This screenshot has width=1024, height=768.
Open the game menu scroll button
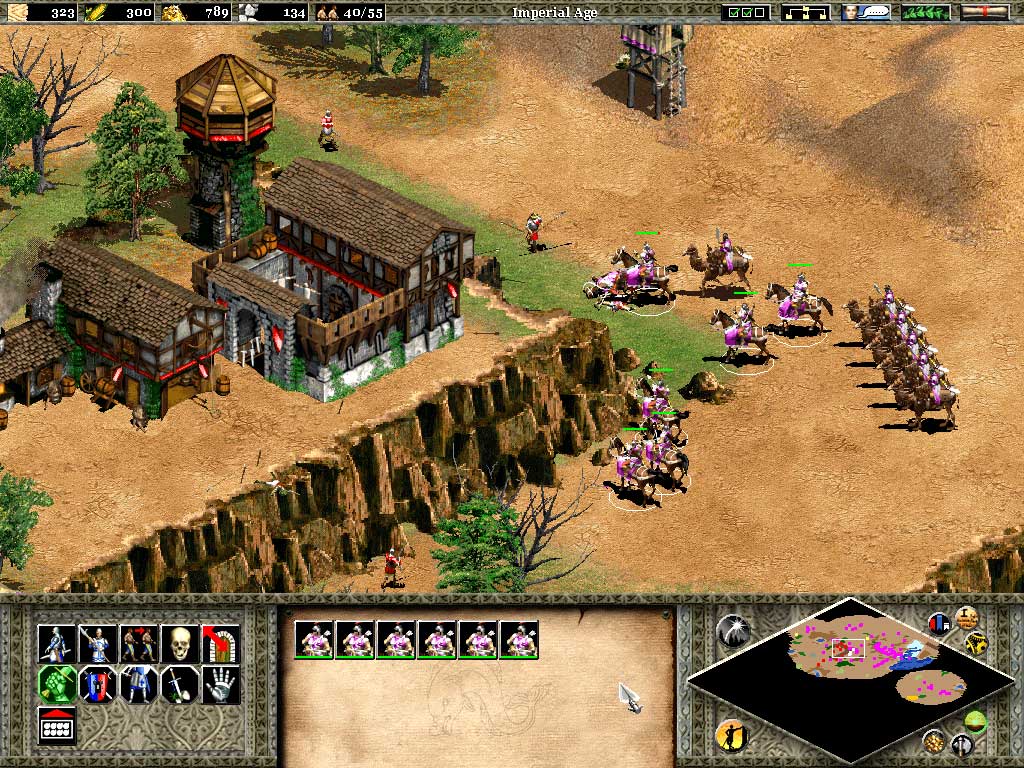984,13
